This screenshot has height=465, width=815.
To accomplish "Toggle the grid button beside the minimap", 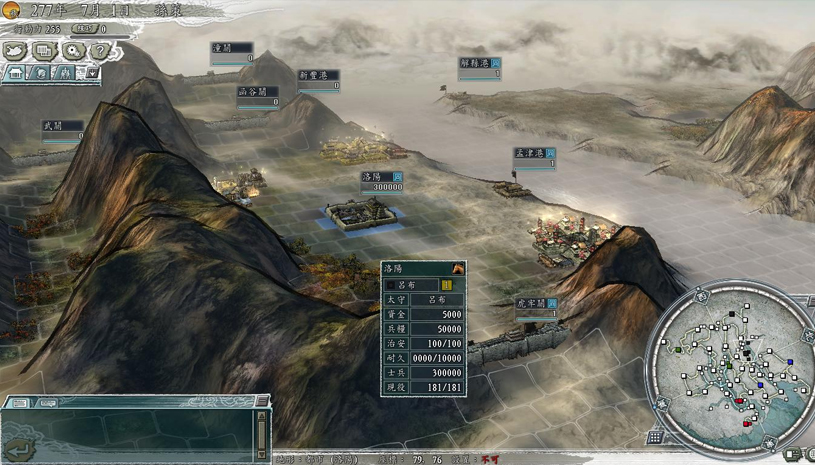I will (655, 437).
